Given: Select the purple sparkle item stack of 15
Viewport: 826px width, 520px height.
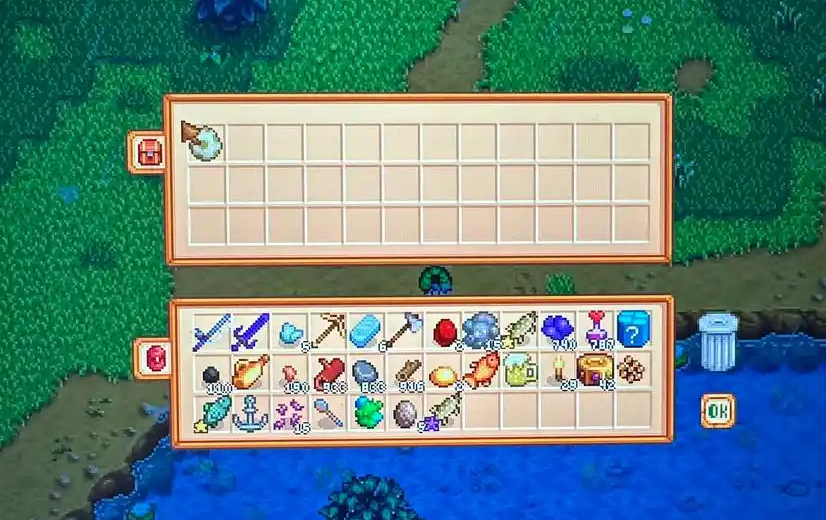Looking at the screenshot, I should 289,411.
